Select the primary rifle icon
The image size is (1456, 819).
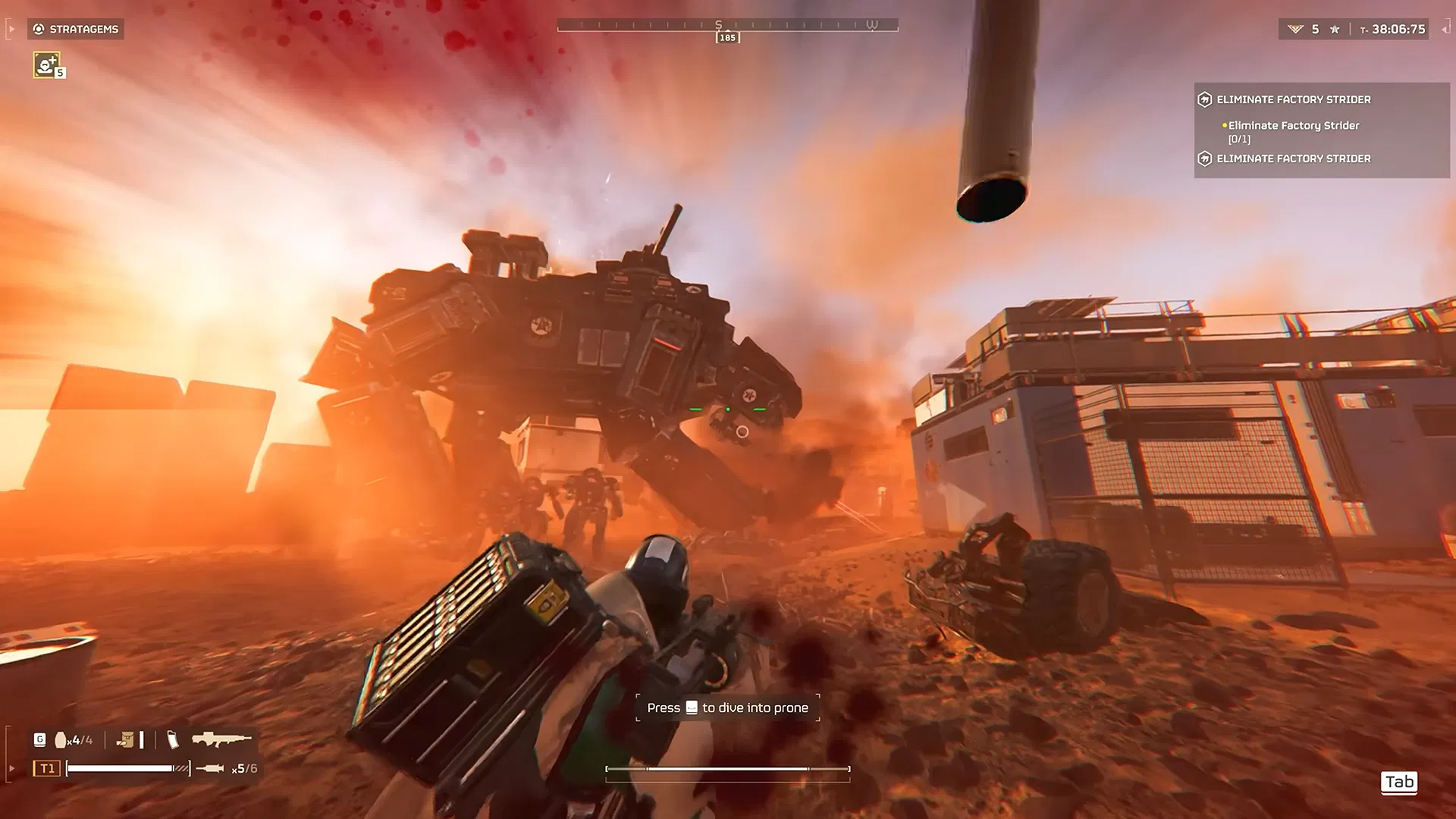[221, 738]
